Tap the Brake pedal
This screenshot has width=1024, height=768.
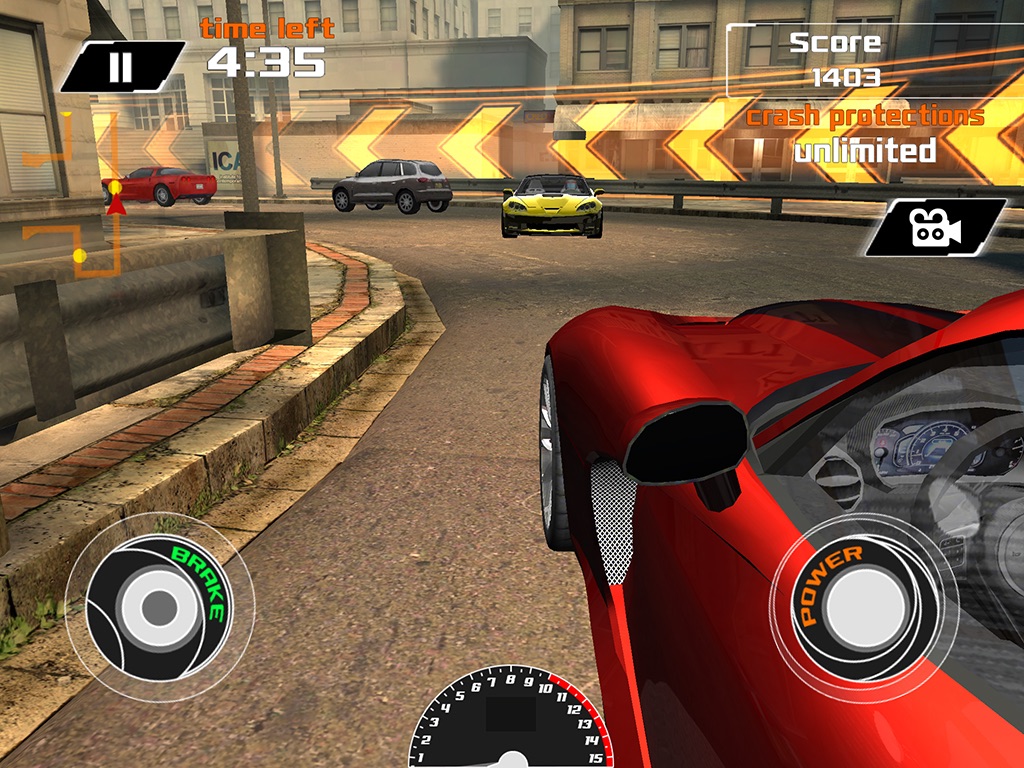point(159,605)
